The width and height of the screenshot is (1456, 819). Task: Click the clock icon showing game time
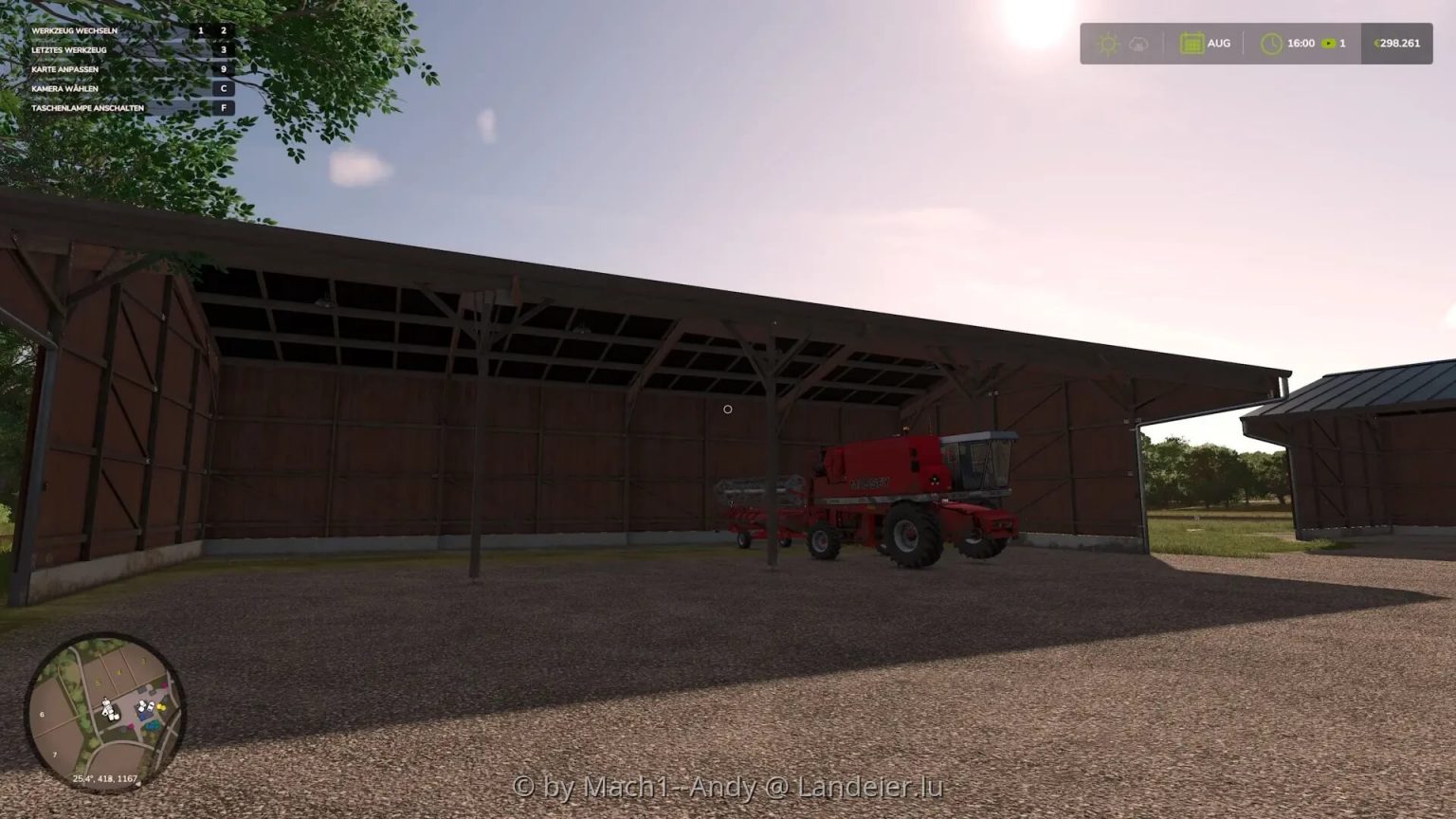coord(1273,43)
